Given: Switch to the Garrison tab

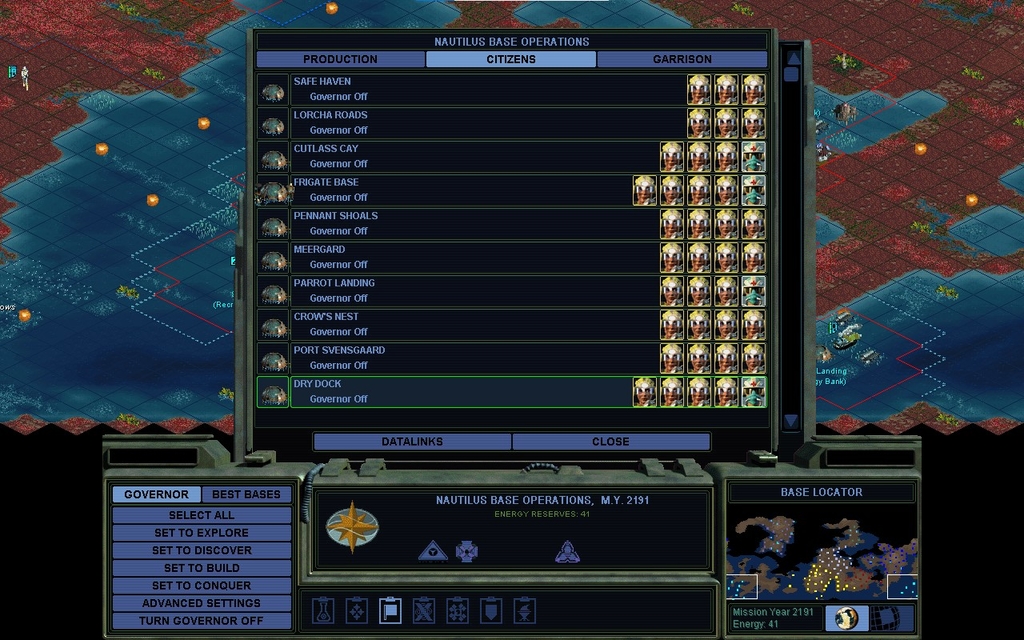Looking at the screenshot, I should (682, 59).
